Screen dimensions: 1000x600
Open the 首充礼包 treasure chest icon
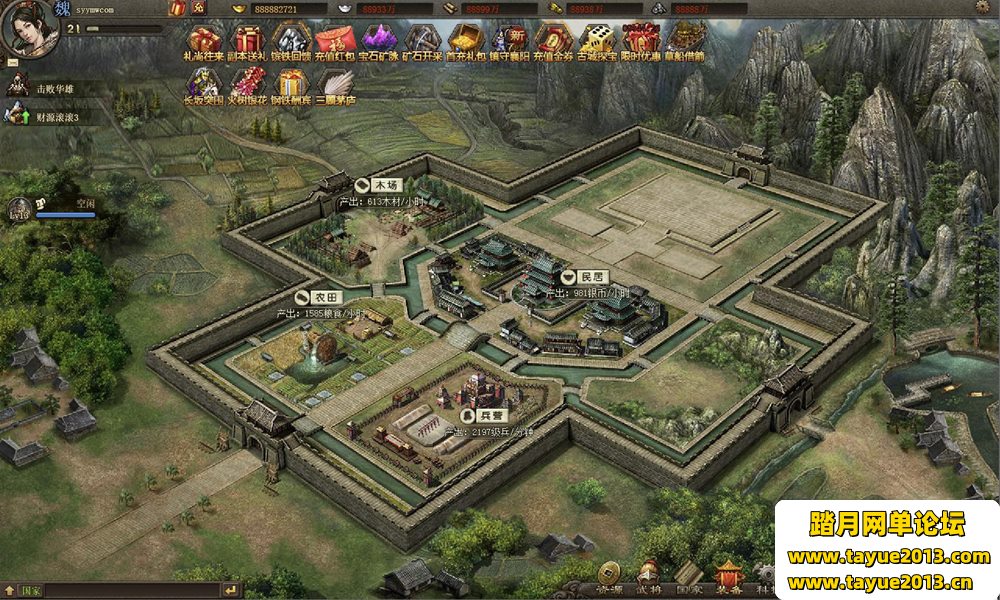pos(464,40)
